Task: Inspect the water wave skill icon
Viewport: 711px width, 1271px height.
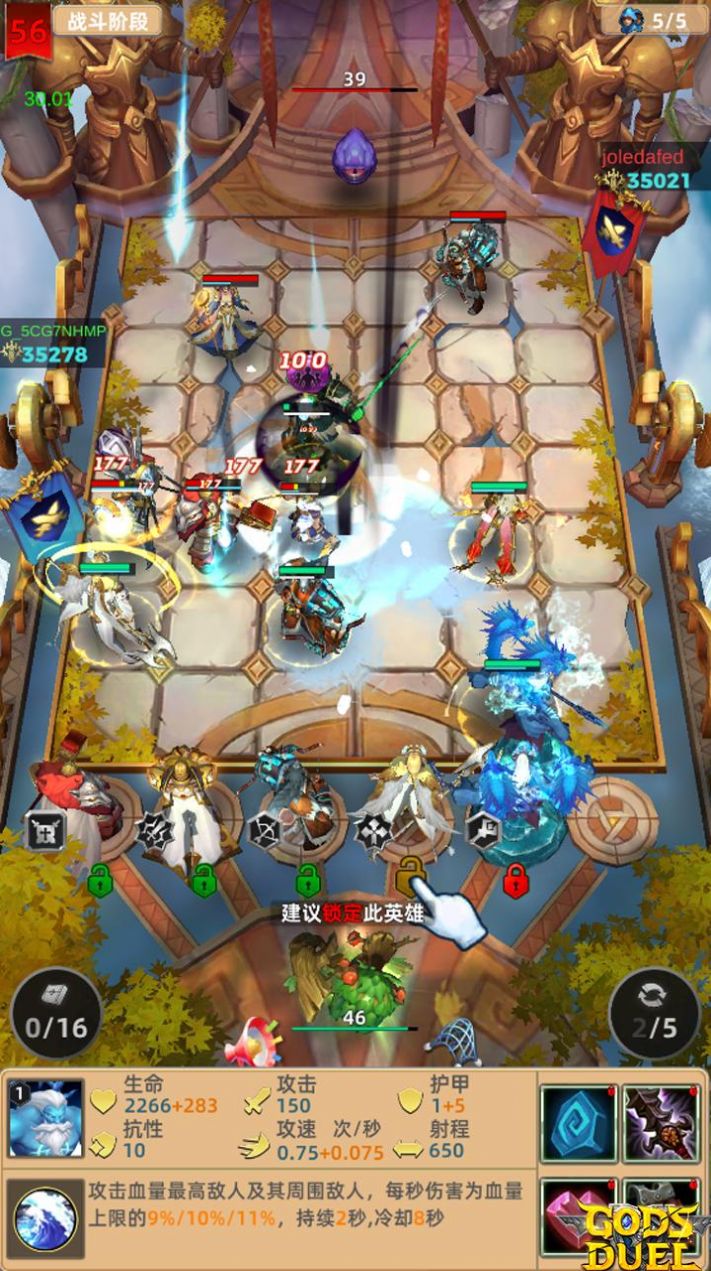Action: coord(46,1217)
